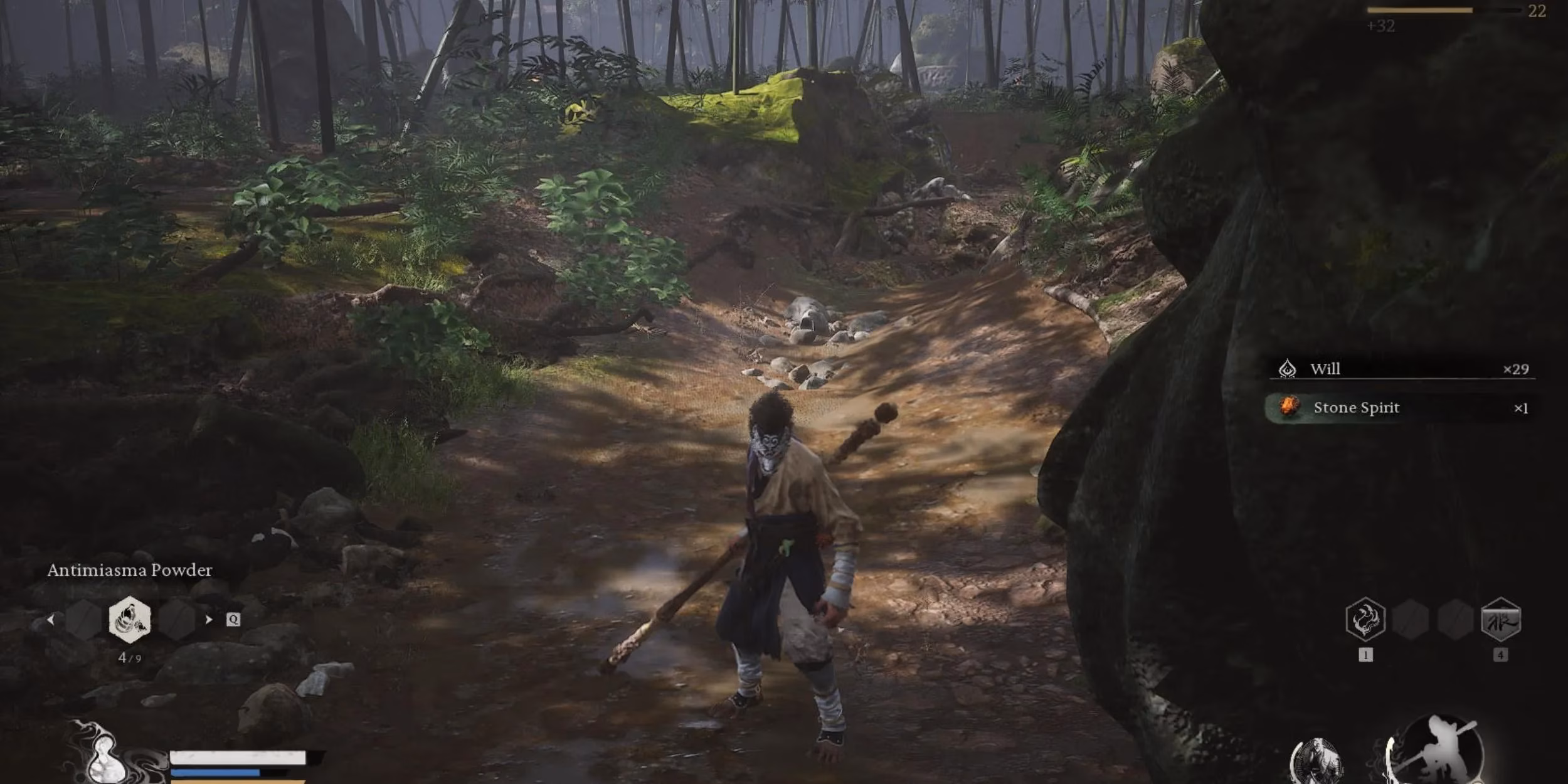Image resolution: width=1568 pixels, height=784 pixels.
Task: Click the right arrow to cycle items
Action: pyautogui.click(x=209, y=619)
